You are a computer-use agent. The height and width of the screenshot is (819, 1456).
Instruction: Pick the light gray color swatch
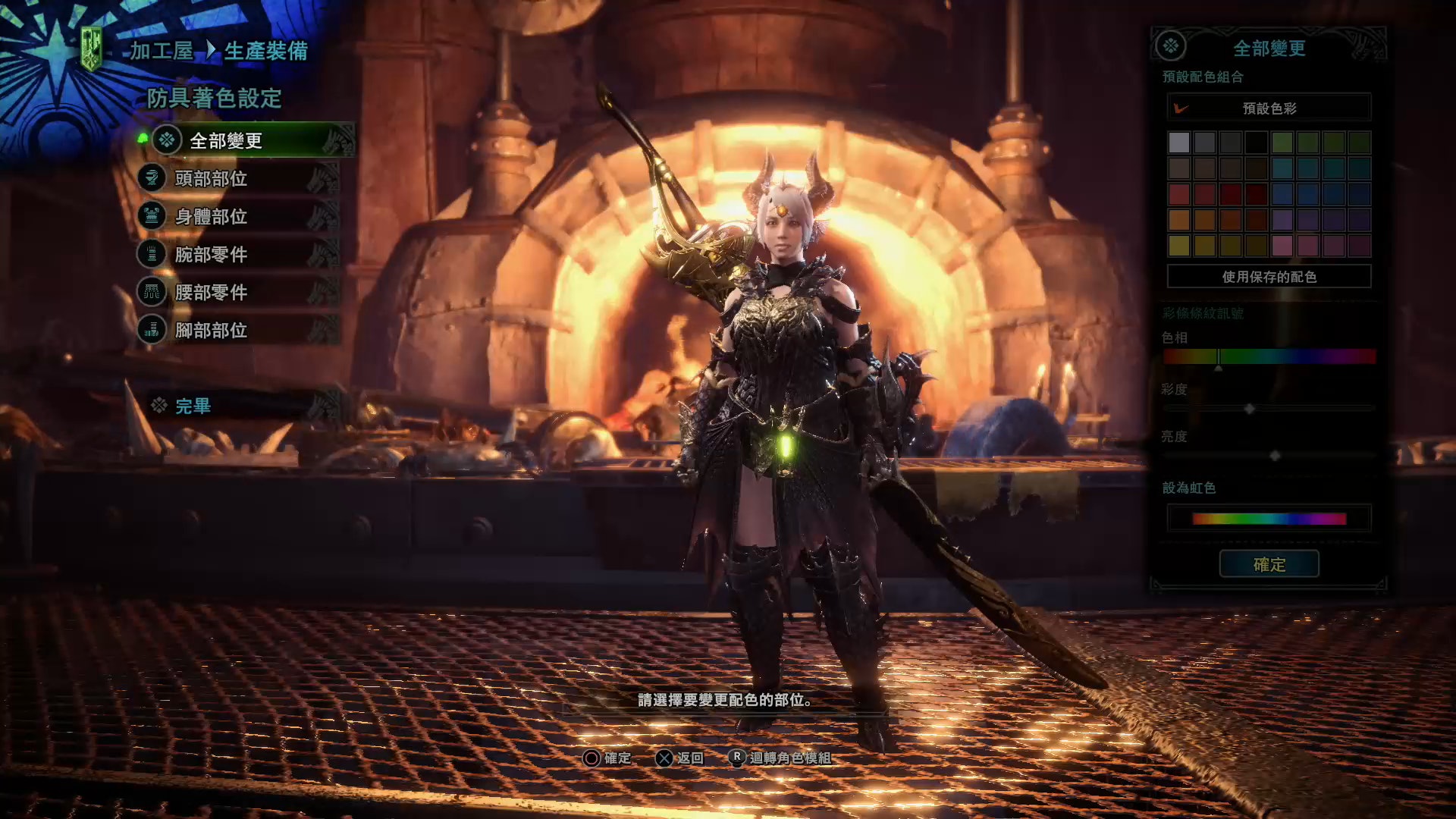[x=1178, y=142]
